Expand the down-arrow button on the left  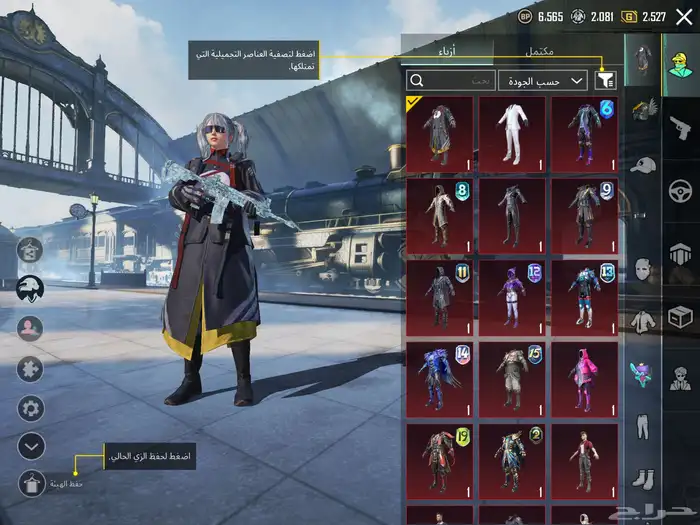pos(32,445)
